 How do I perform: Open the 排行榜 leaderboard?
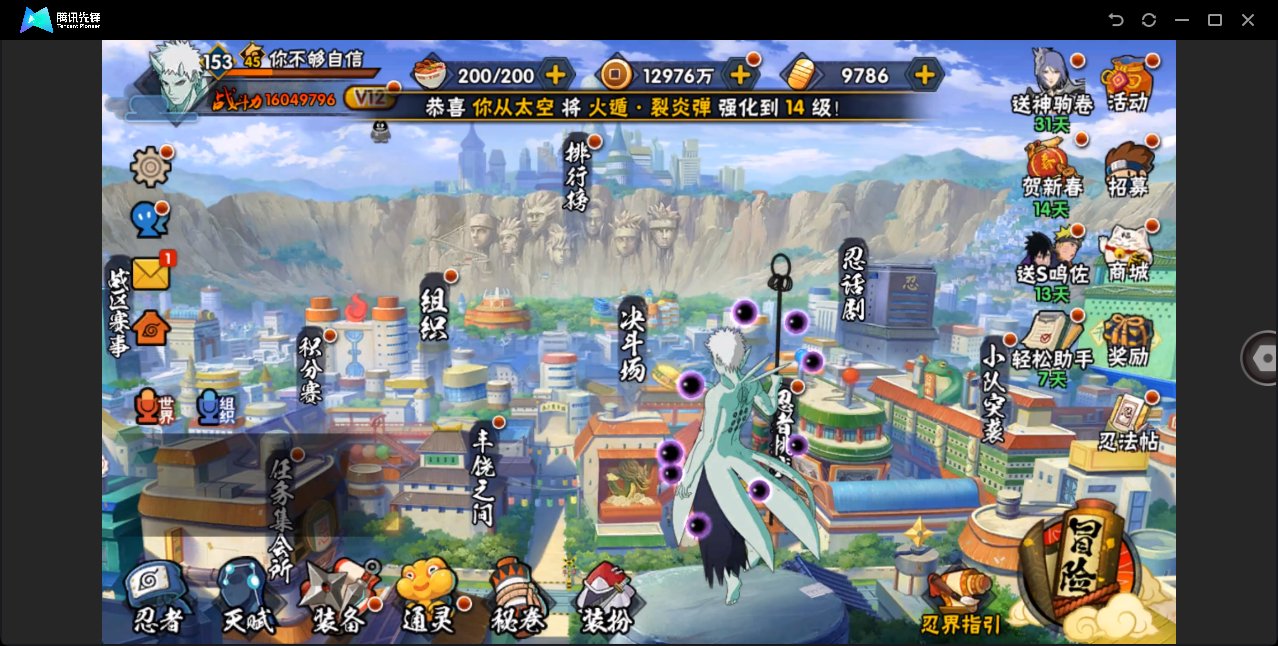[x=577, y=175]
